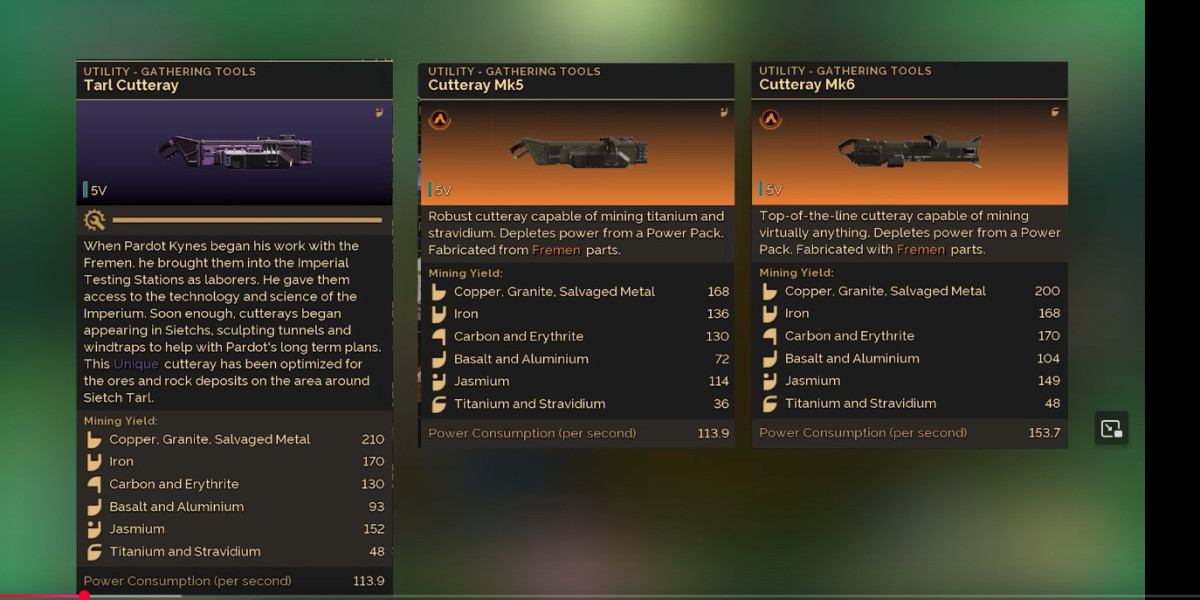Click the red video progress bar handle
Viewport: 1200px width, 600px height.
coord(84,596)
